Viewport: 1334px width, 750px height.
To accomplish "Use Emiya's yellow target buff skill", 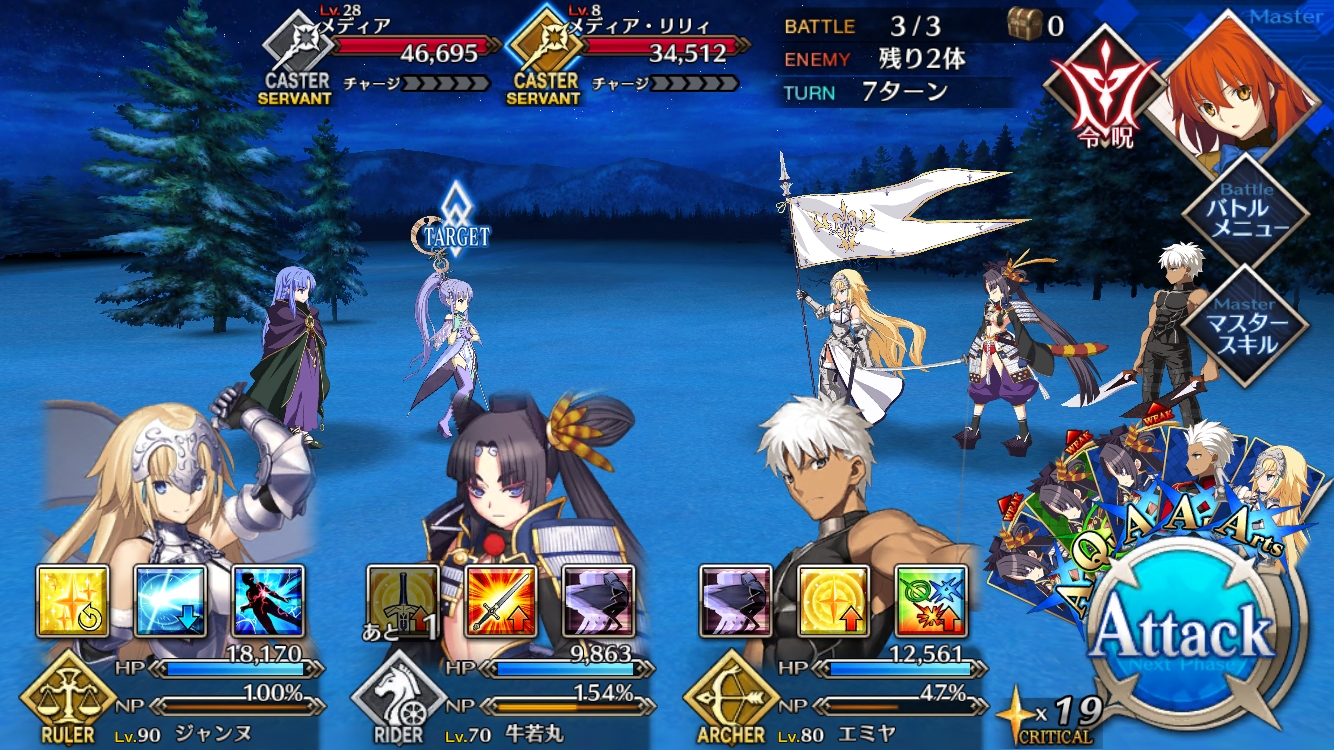I will click(833, 601).
